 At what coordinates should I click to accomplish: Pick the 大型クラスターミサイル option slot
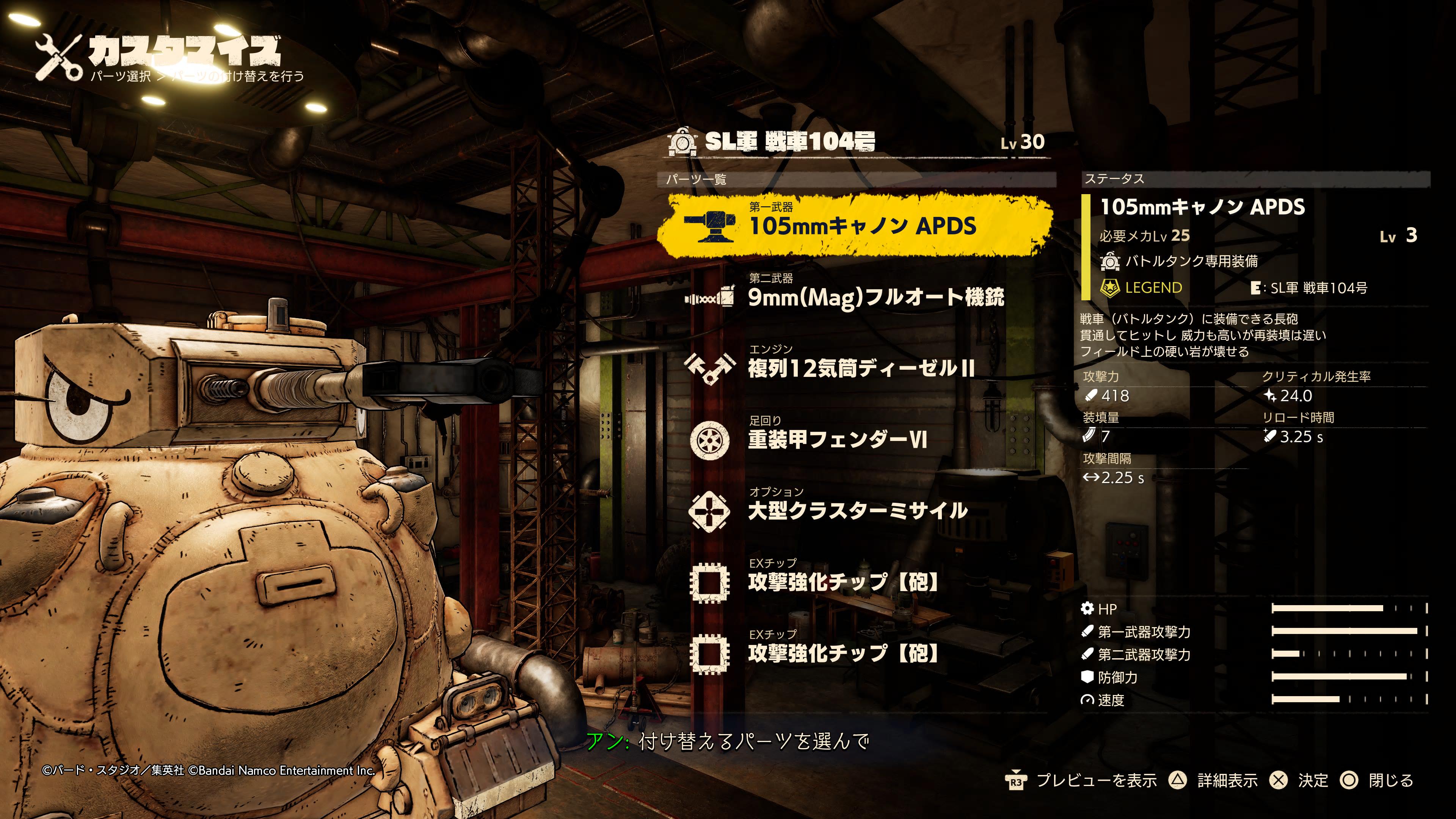pyautogui.click(x=857, y=510)
